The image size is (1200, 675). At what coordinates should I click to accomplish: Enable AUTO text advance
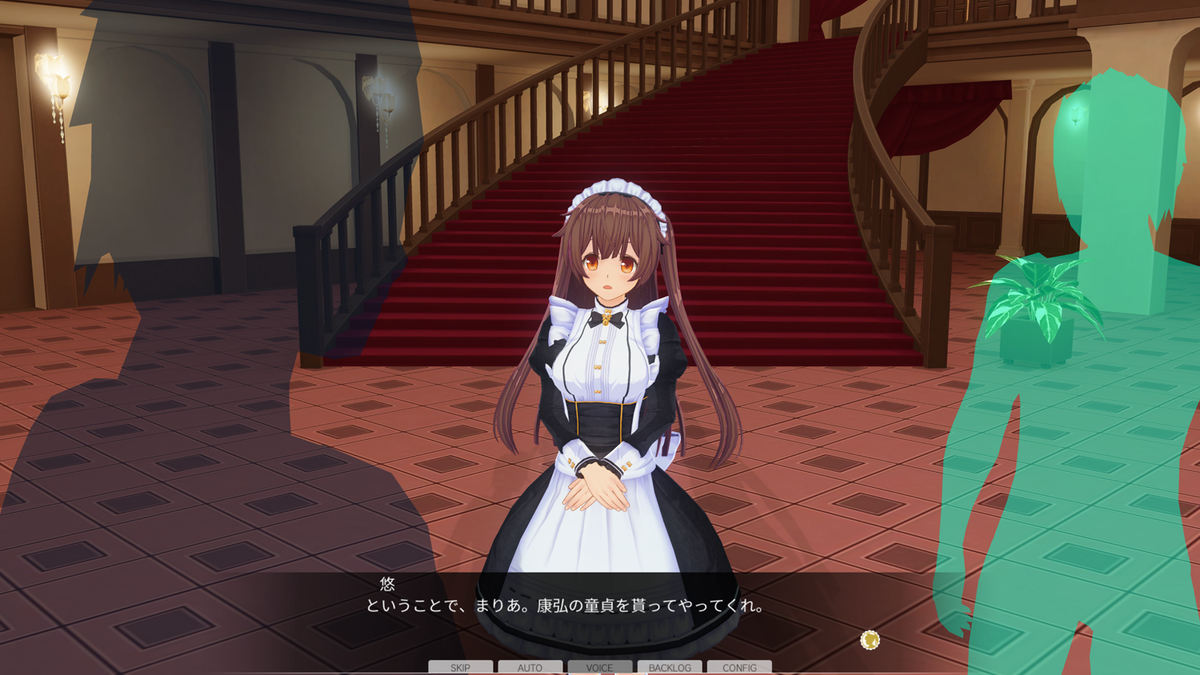coord(530,667)
